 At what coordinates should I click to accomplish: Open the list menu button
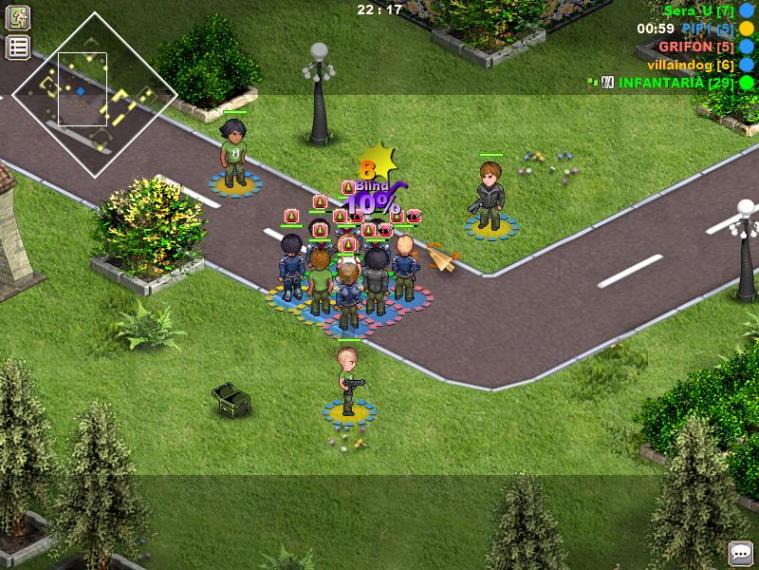click(x=18, y=47)
